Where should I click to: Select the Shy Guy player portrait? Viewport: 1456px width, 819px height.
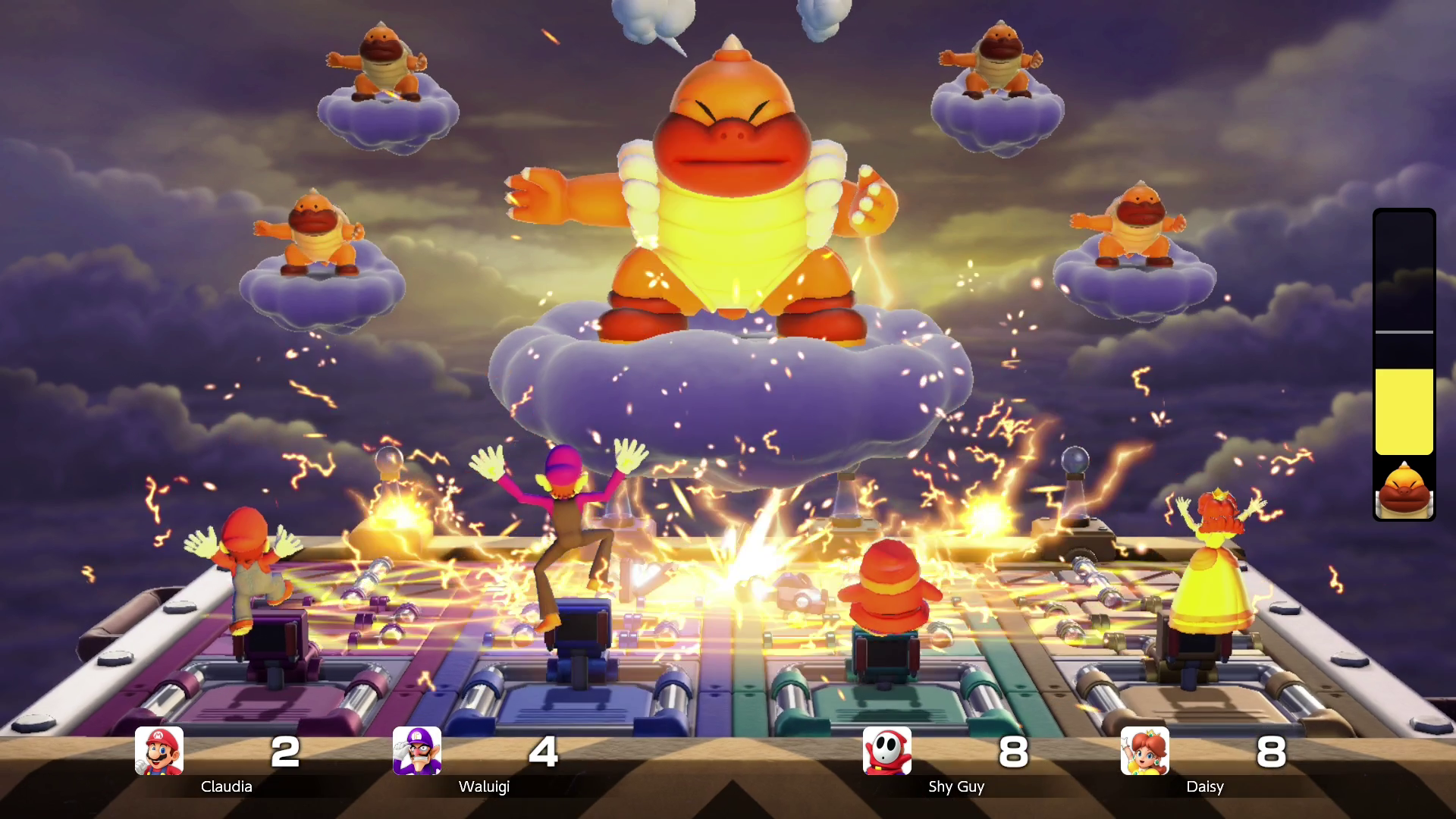coord(887,751)
